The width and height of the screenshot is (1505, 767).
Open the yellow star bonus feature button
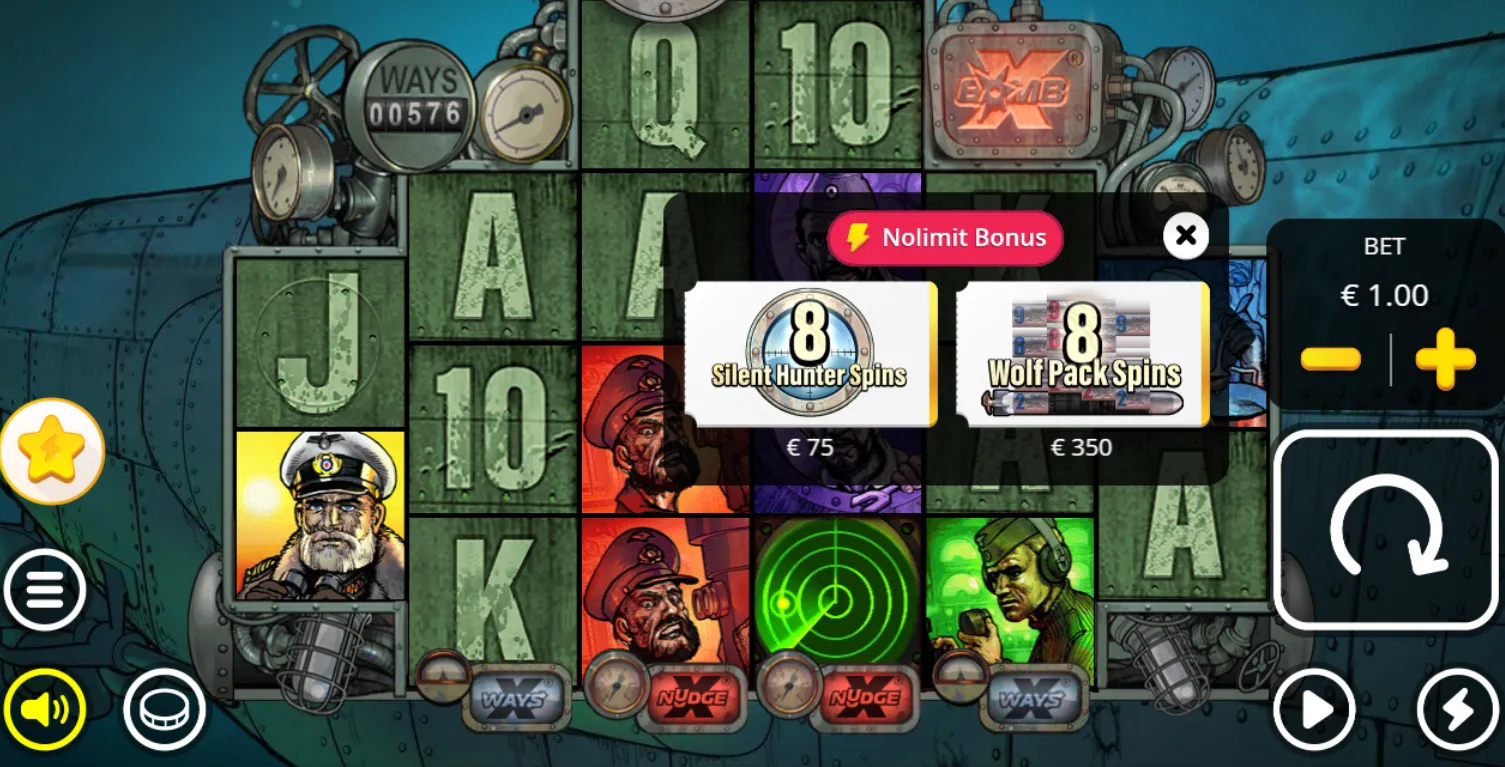click(52, 451)
